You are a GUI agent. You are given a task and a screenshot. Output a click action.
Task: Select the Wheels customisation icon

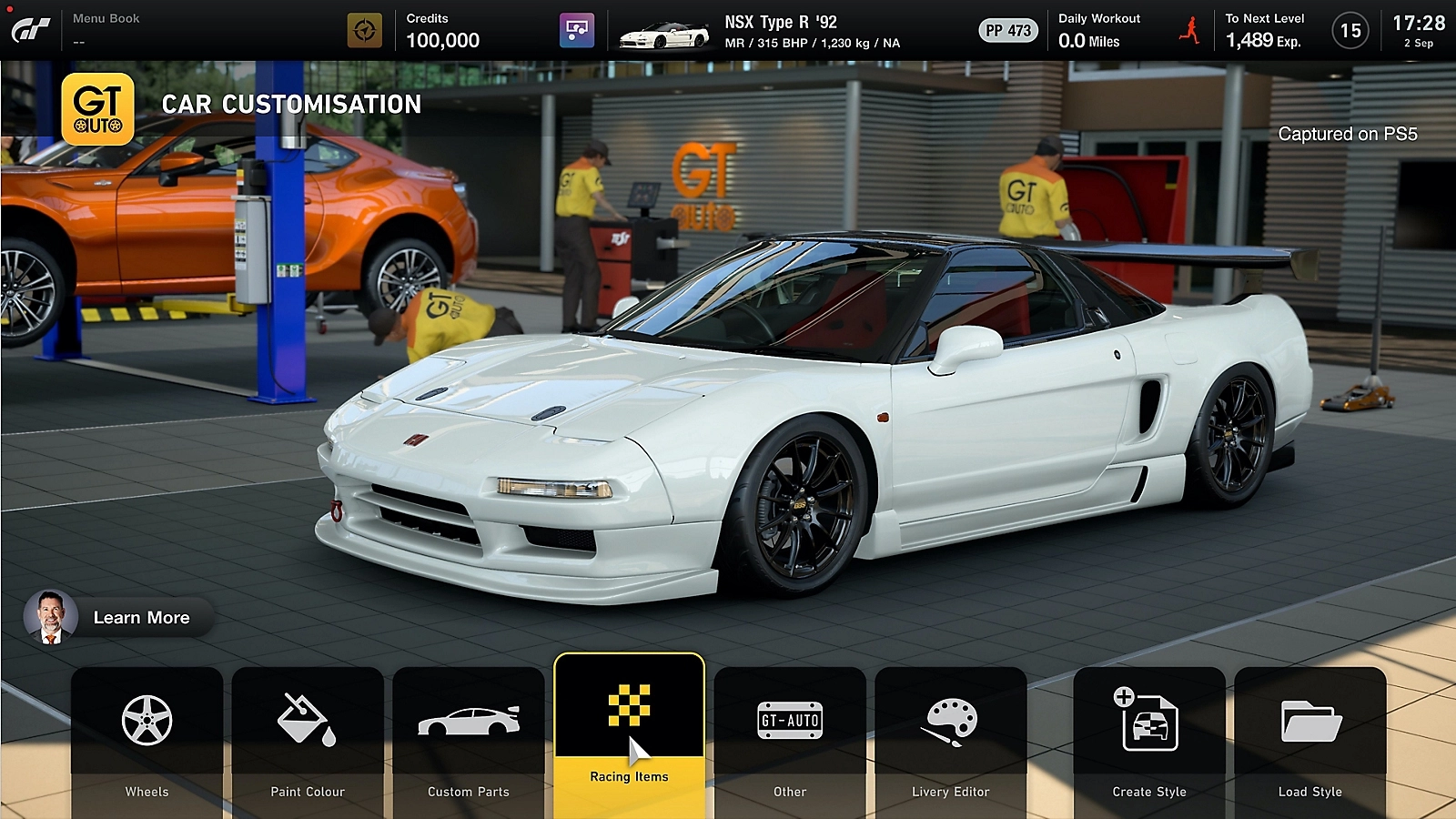coord(146,719)
